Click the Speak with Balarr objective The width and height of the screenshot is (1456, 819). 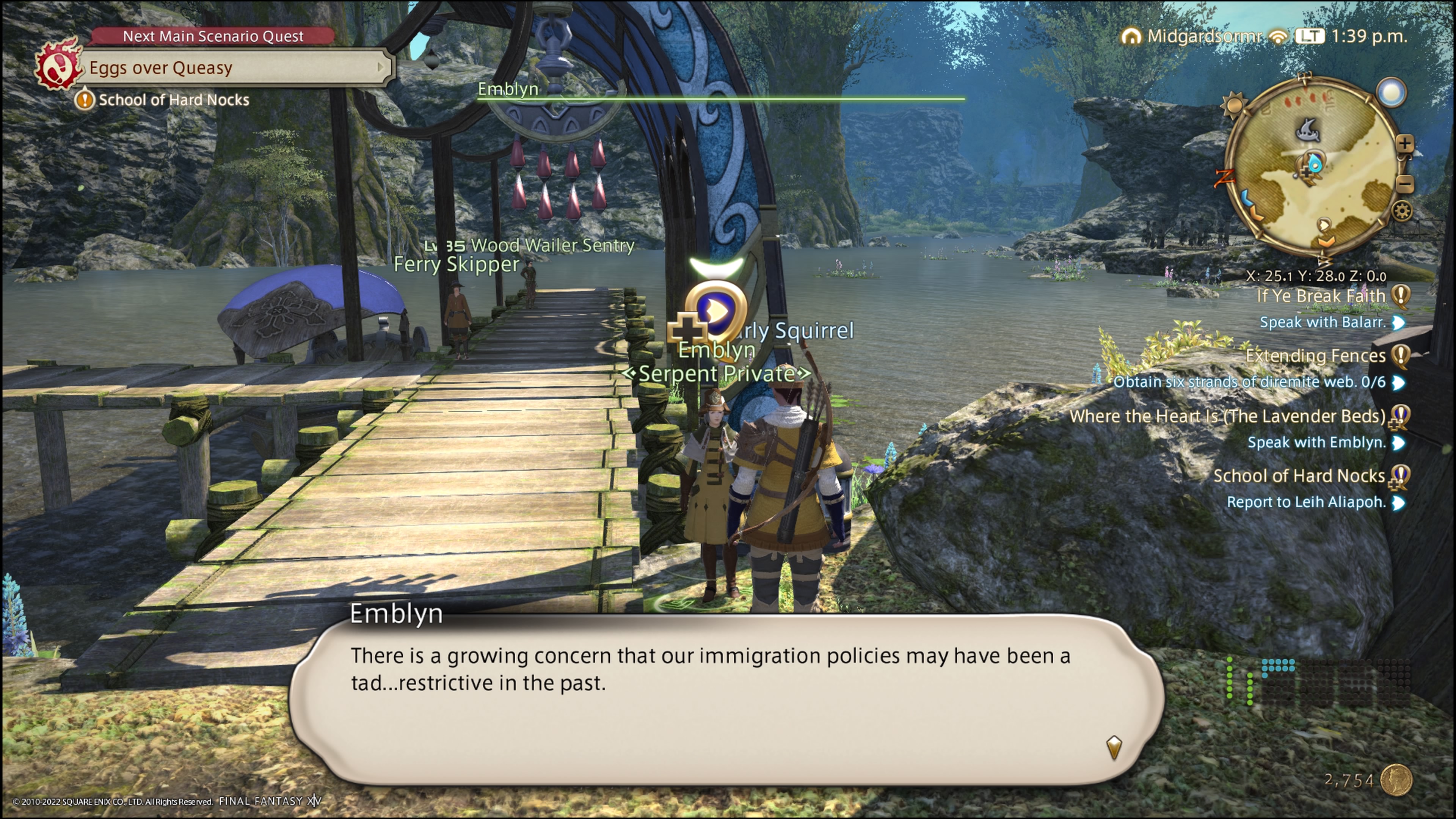tap(1323, 322)
